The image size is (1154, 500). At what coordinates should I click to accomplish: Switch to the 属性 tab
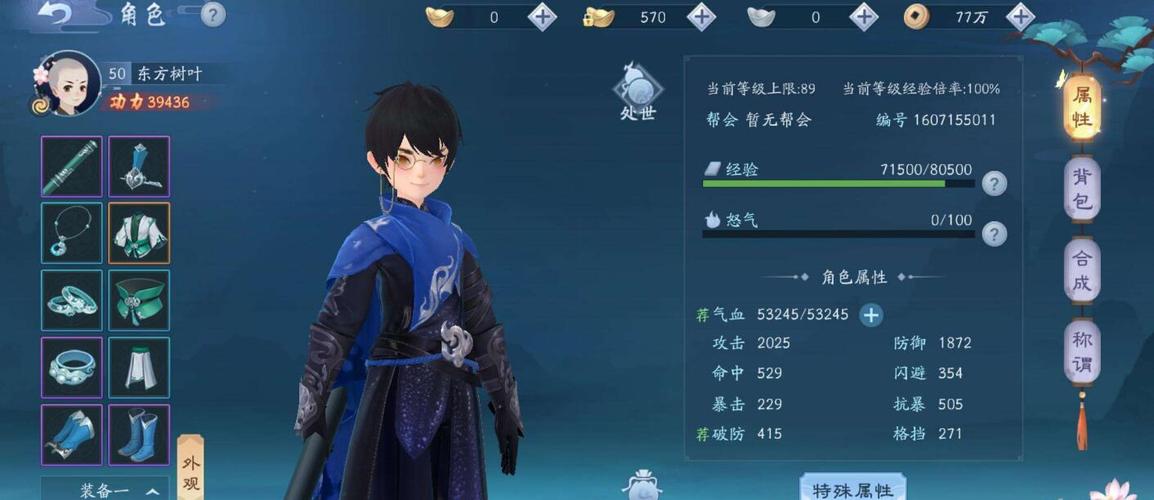pos(1082,108)
